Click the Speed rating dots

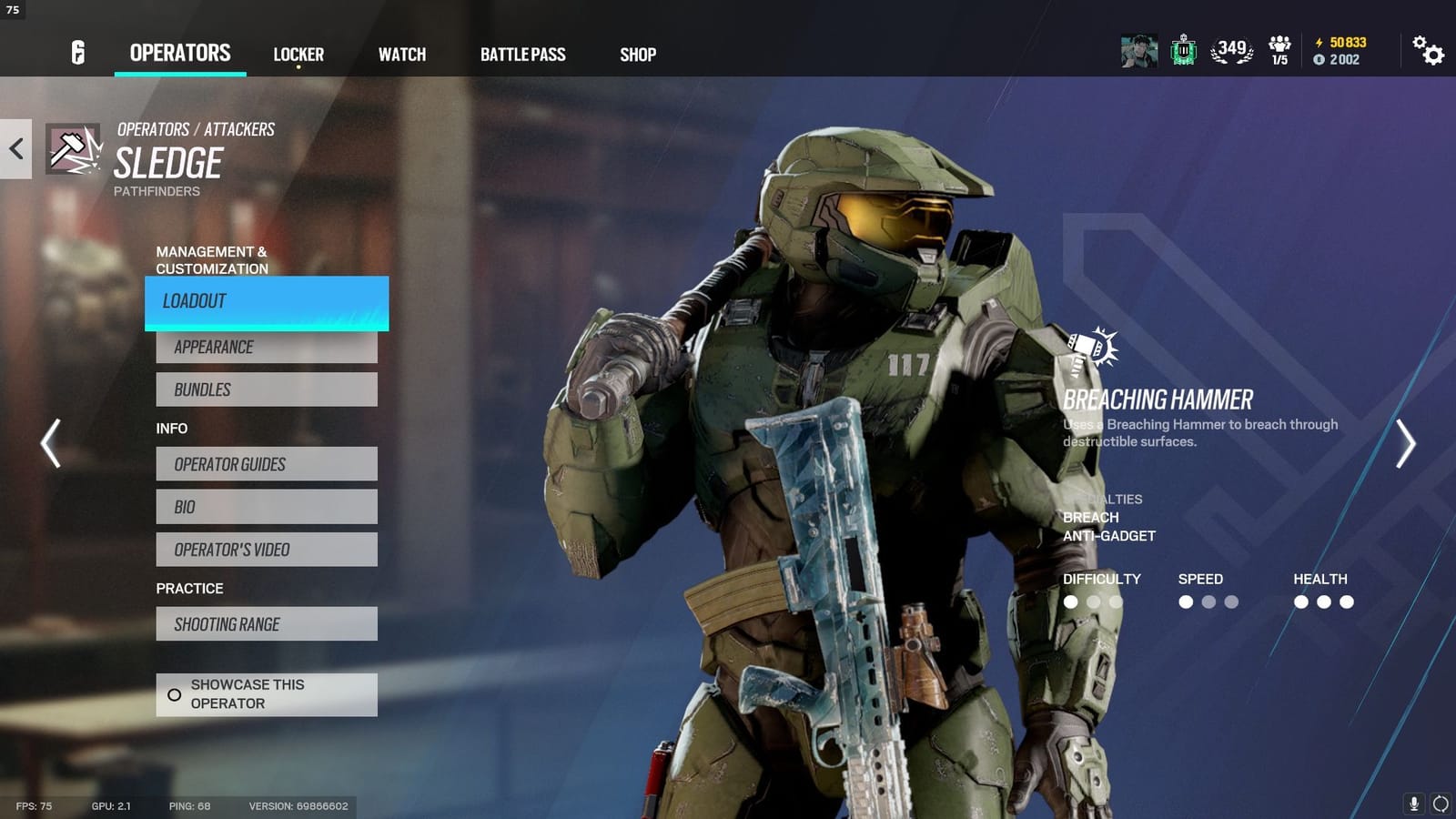point(1208,601)
